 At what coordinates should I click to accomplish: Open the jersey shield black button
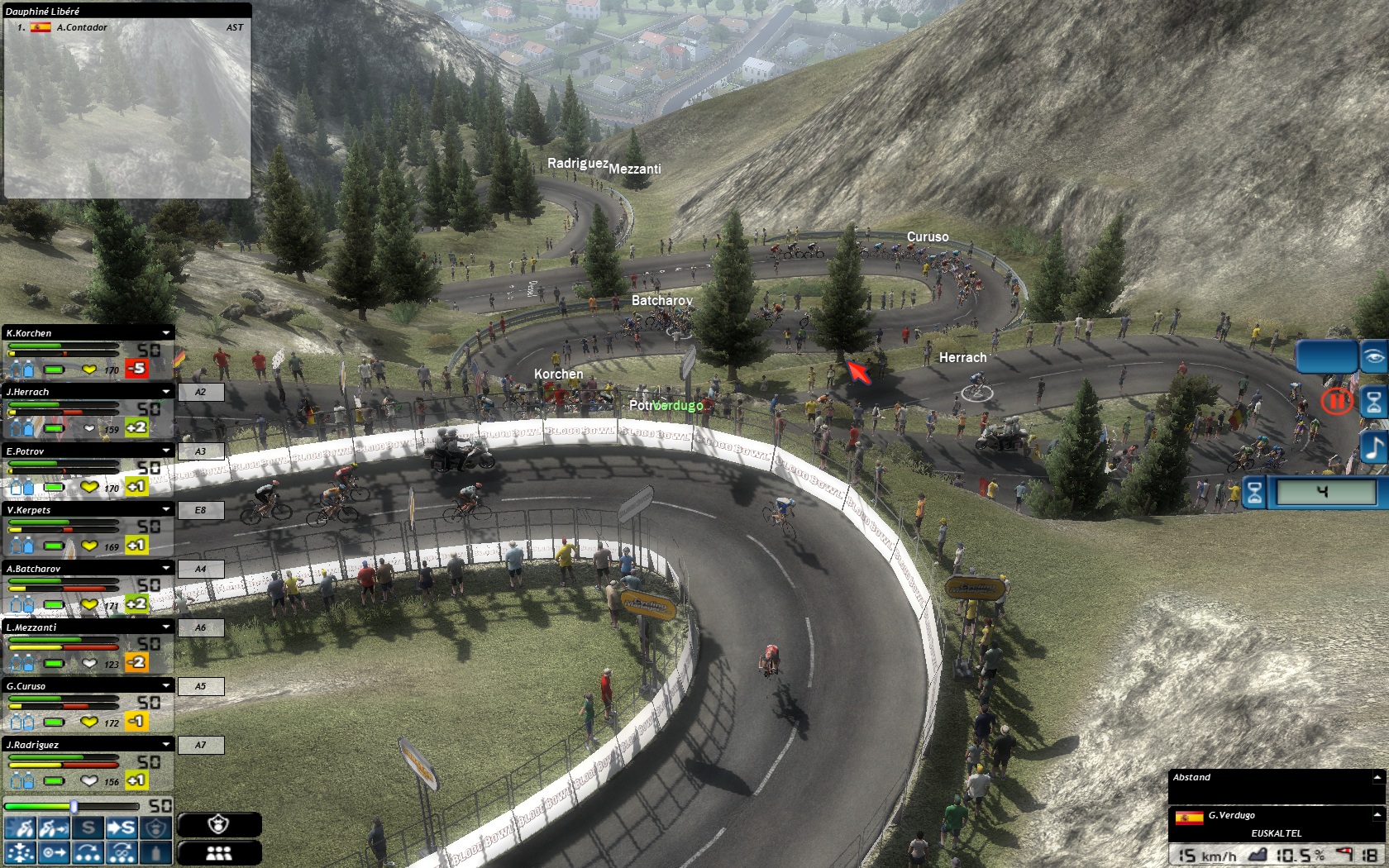tap(219, 824)
